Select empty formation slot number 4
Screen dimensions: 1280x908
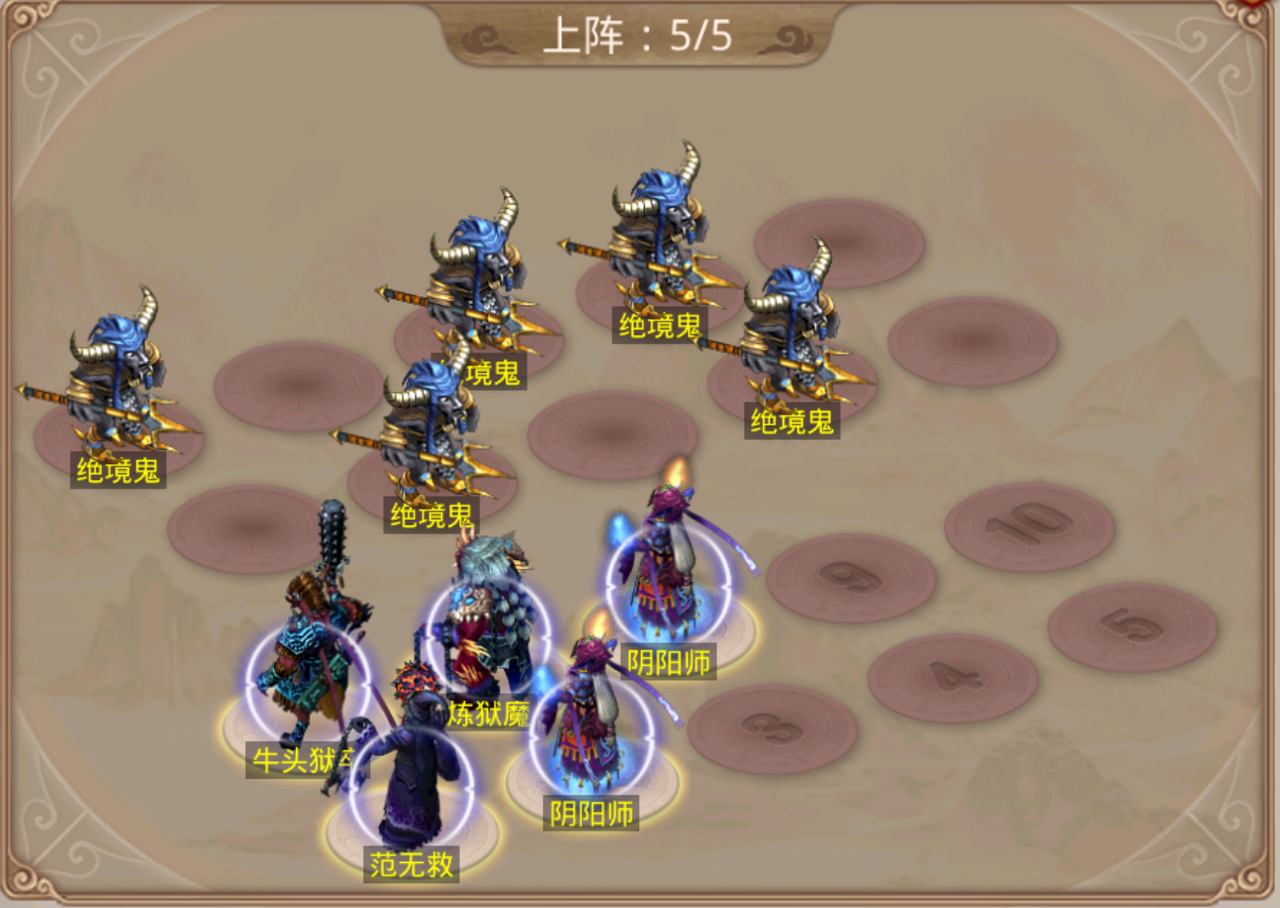[952, 678]
